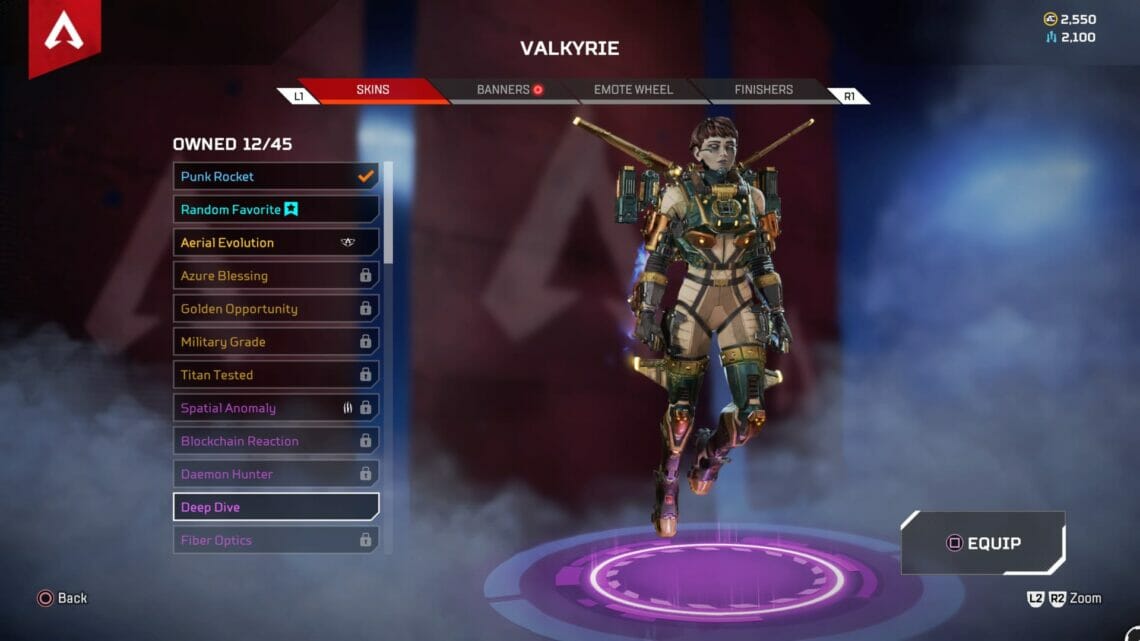Equip the selected Valkyrie skin
Image resolution: width=1140 pixels, height=641 pixels.
(982, 544)
